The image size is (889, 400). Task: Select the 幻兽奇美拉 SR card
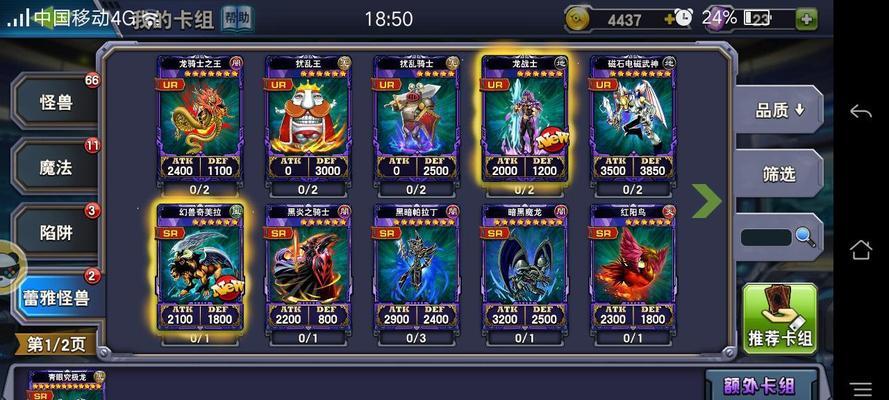pyautogui.click(x=199, y=268)
